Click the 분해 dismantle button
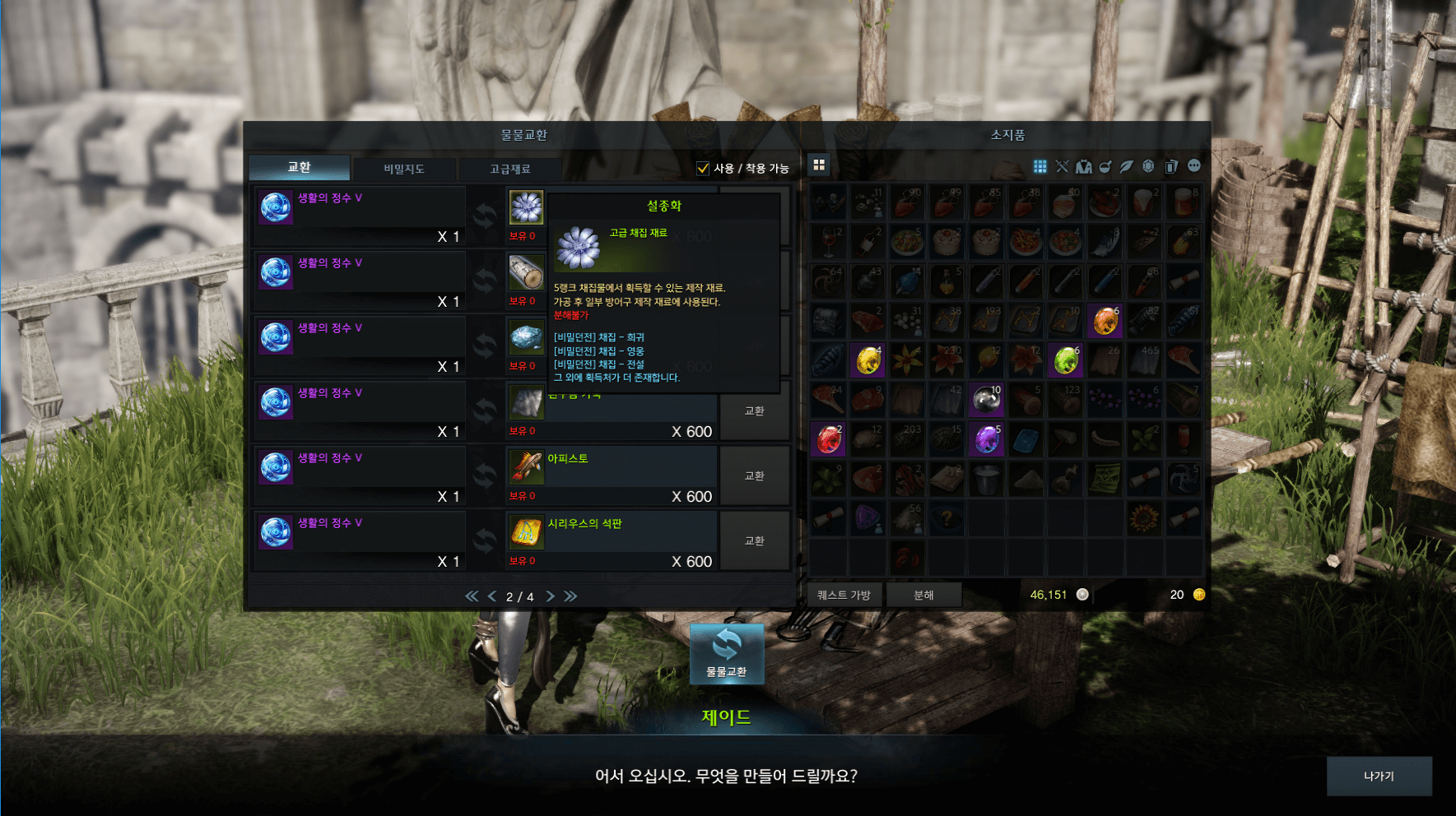 pyautogui.click(x=923, y=595)
